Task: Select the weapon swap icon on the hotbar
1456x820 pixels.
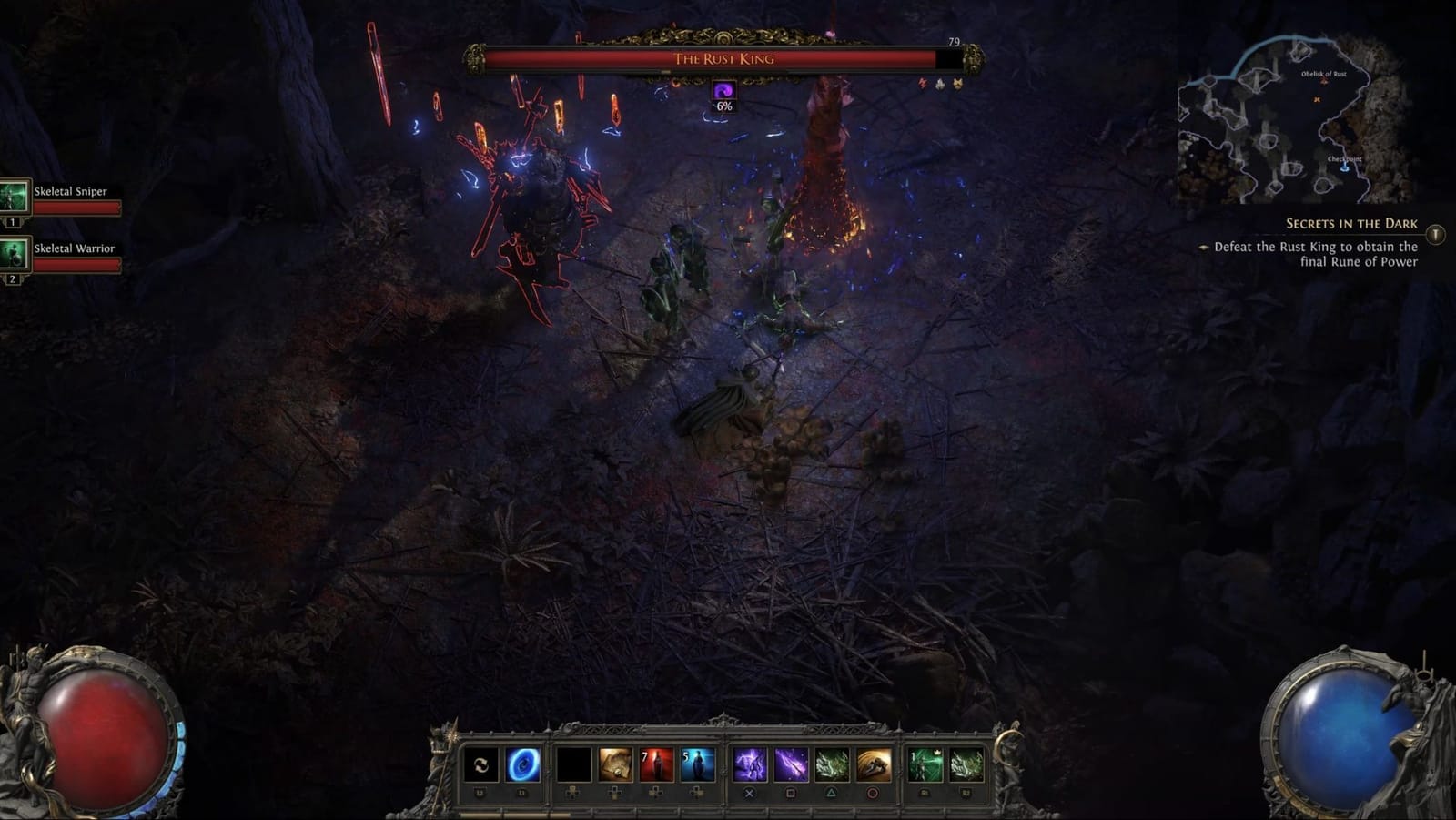Action: click(x=482, y=763)
